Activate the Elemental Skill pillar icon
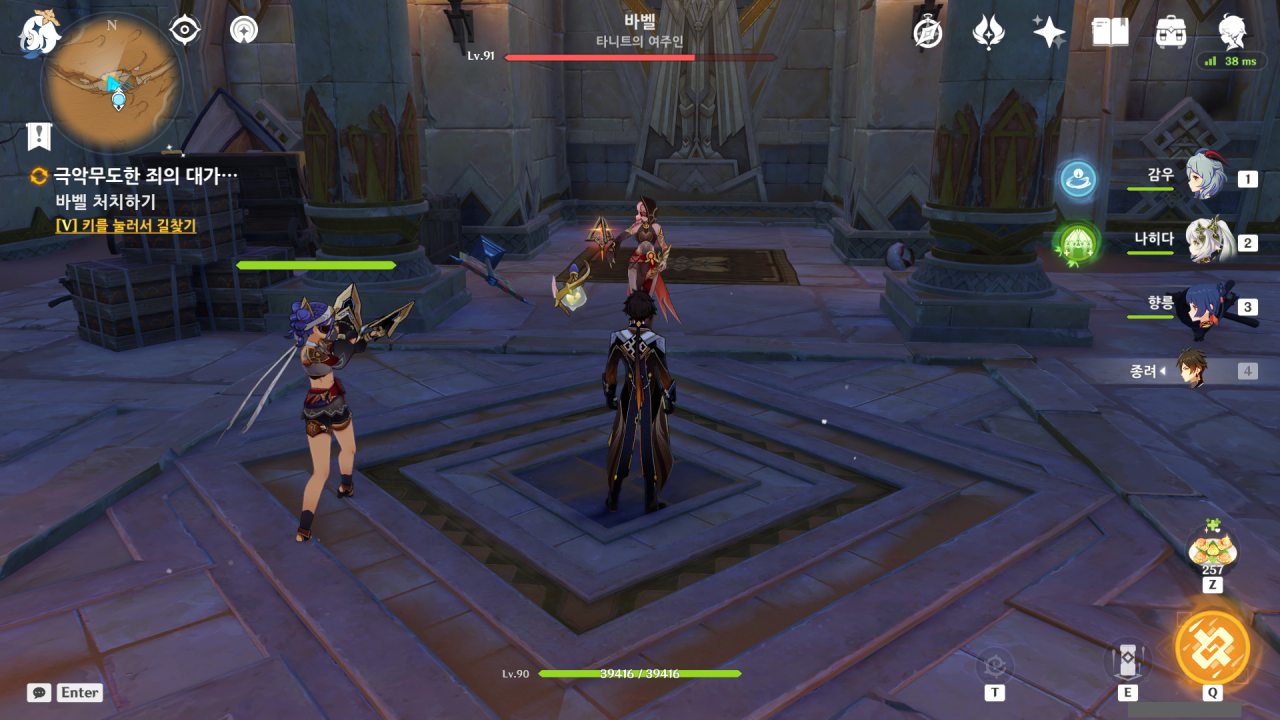 1127,660
